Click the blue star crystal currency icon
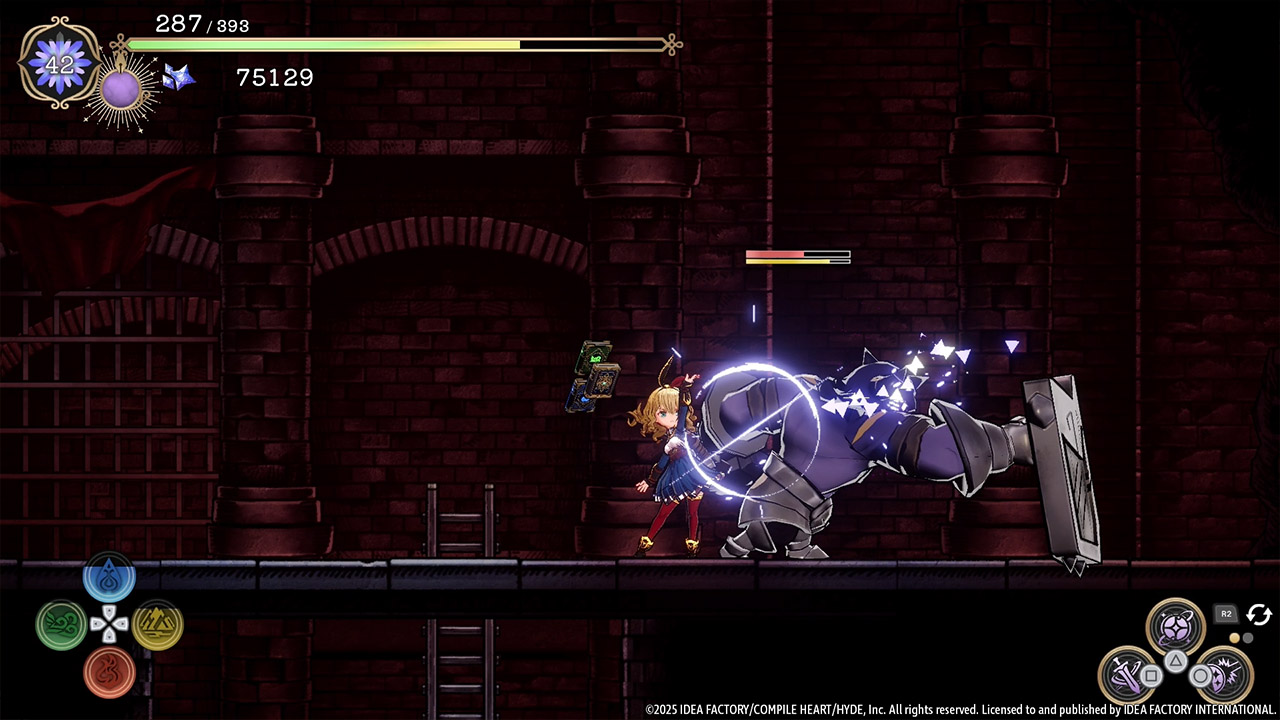 178,77
